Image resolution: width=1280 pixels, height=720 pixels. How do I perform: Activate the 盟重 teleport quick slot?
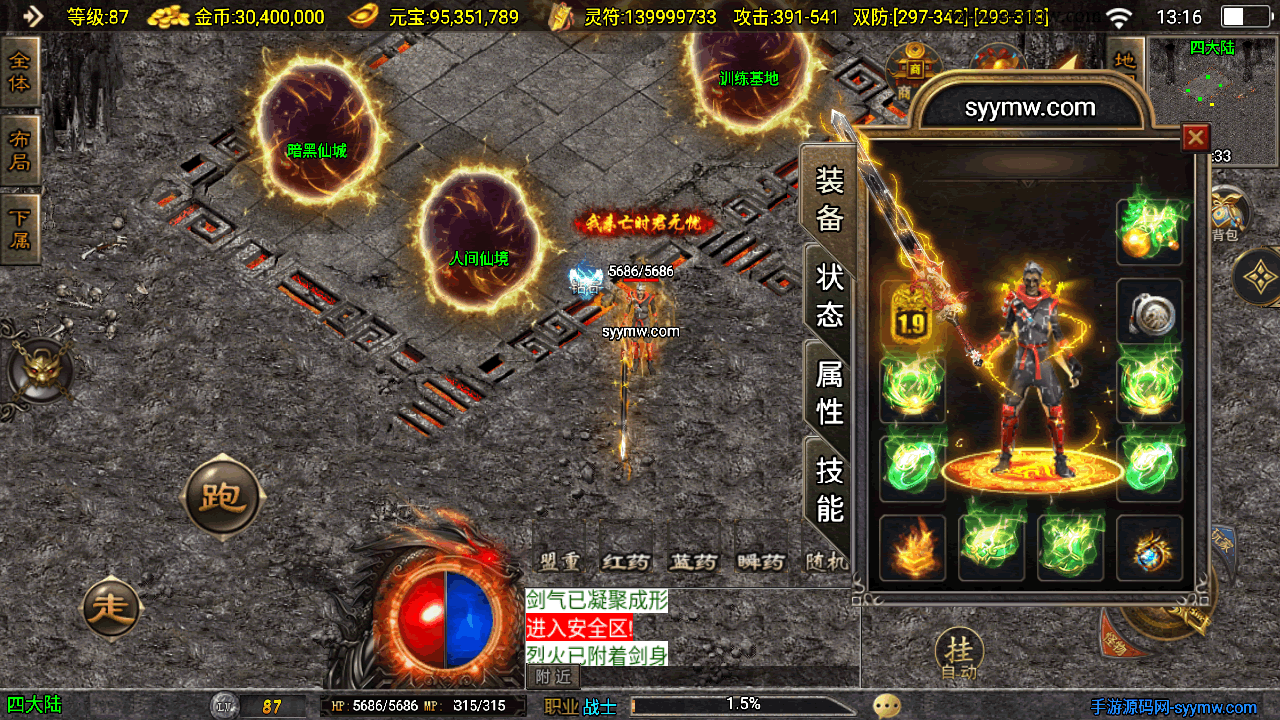pyautogui.click(x=559, y=561)
